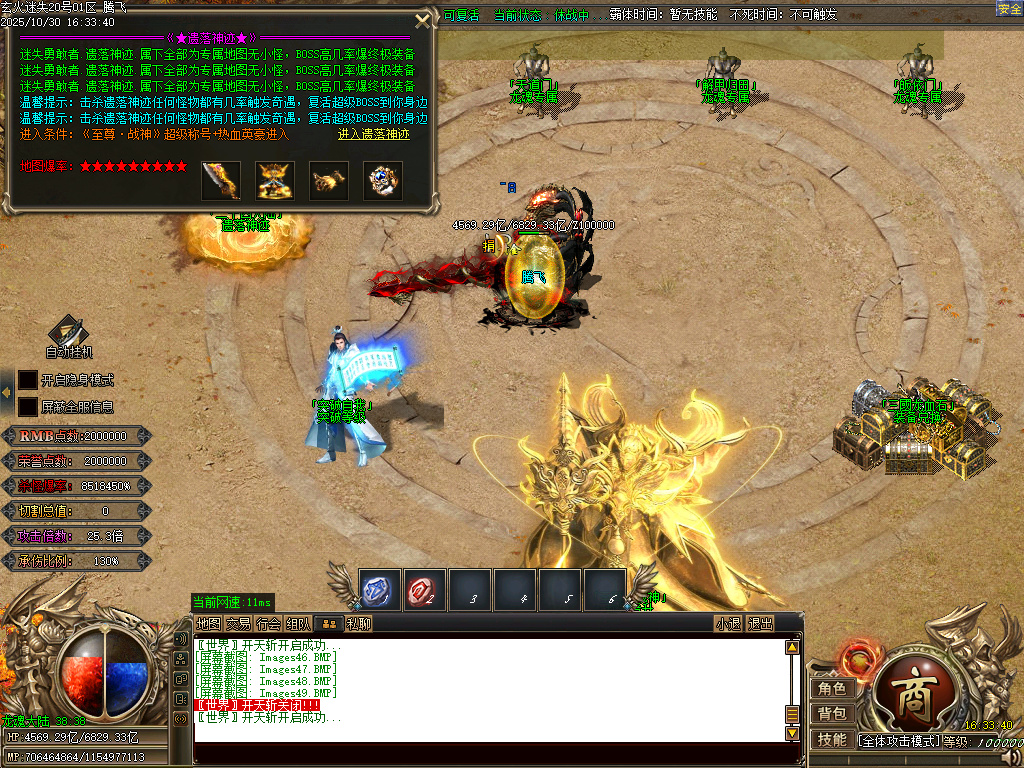Viewport: 1024px width, 768px height.
Task: Activate the 自动挂机 auto-battle icon
Action: (x=69, y=333)
